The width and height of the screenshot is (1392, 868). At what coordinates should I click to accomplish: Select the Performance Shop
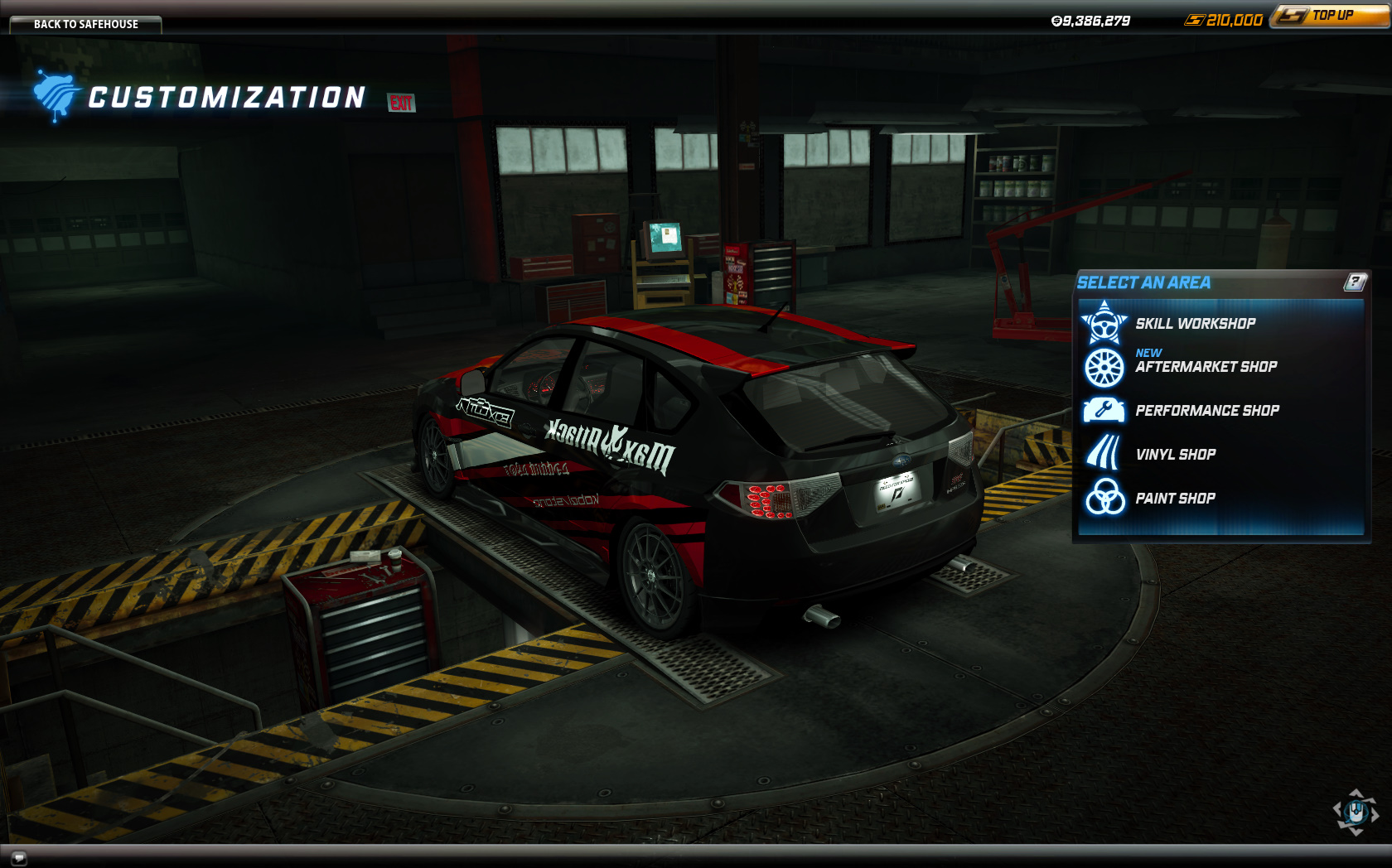[1206, 411]
